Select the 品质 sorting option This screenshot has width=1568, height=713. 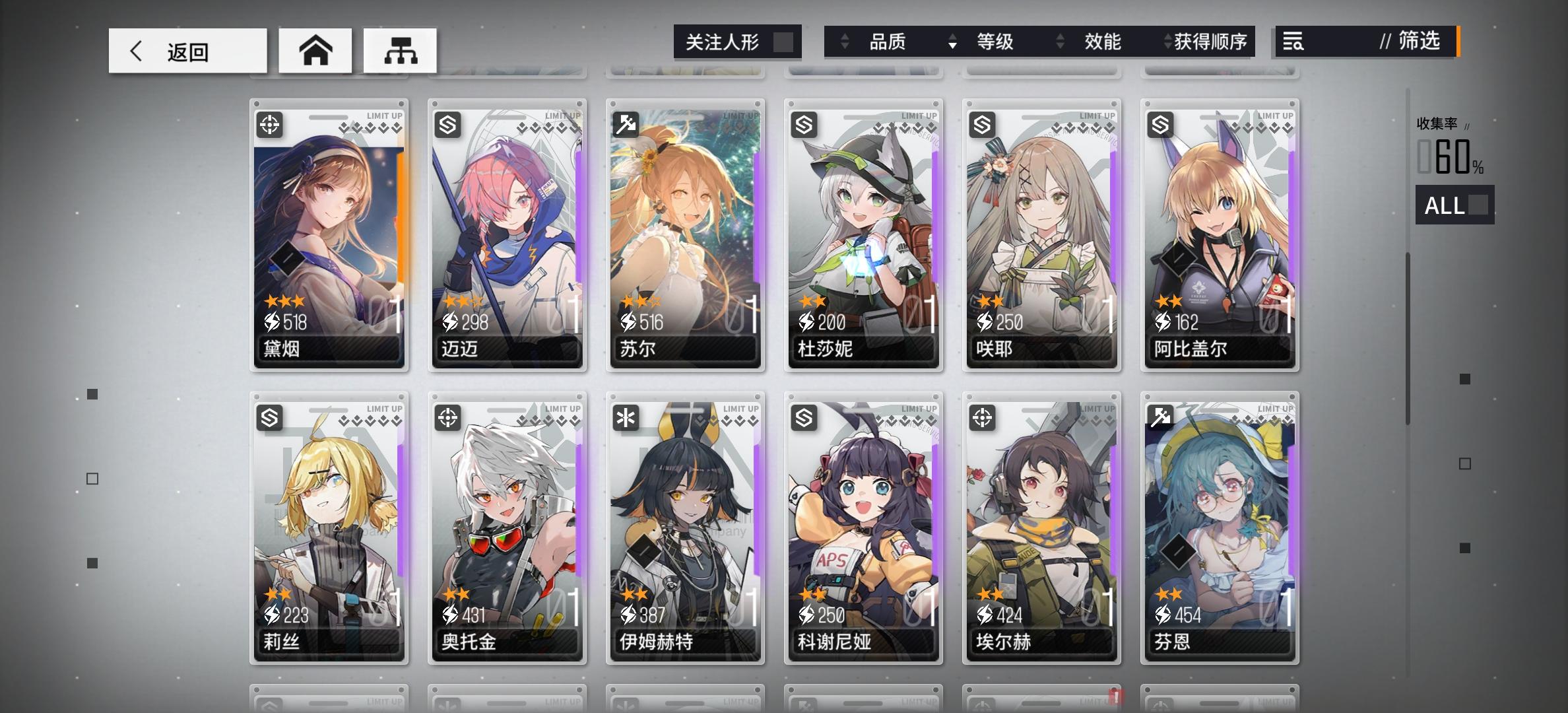(887, 42)
